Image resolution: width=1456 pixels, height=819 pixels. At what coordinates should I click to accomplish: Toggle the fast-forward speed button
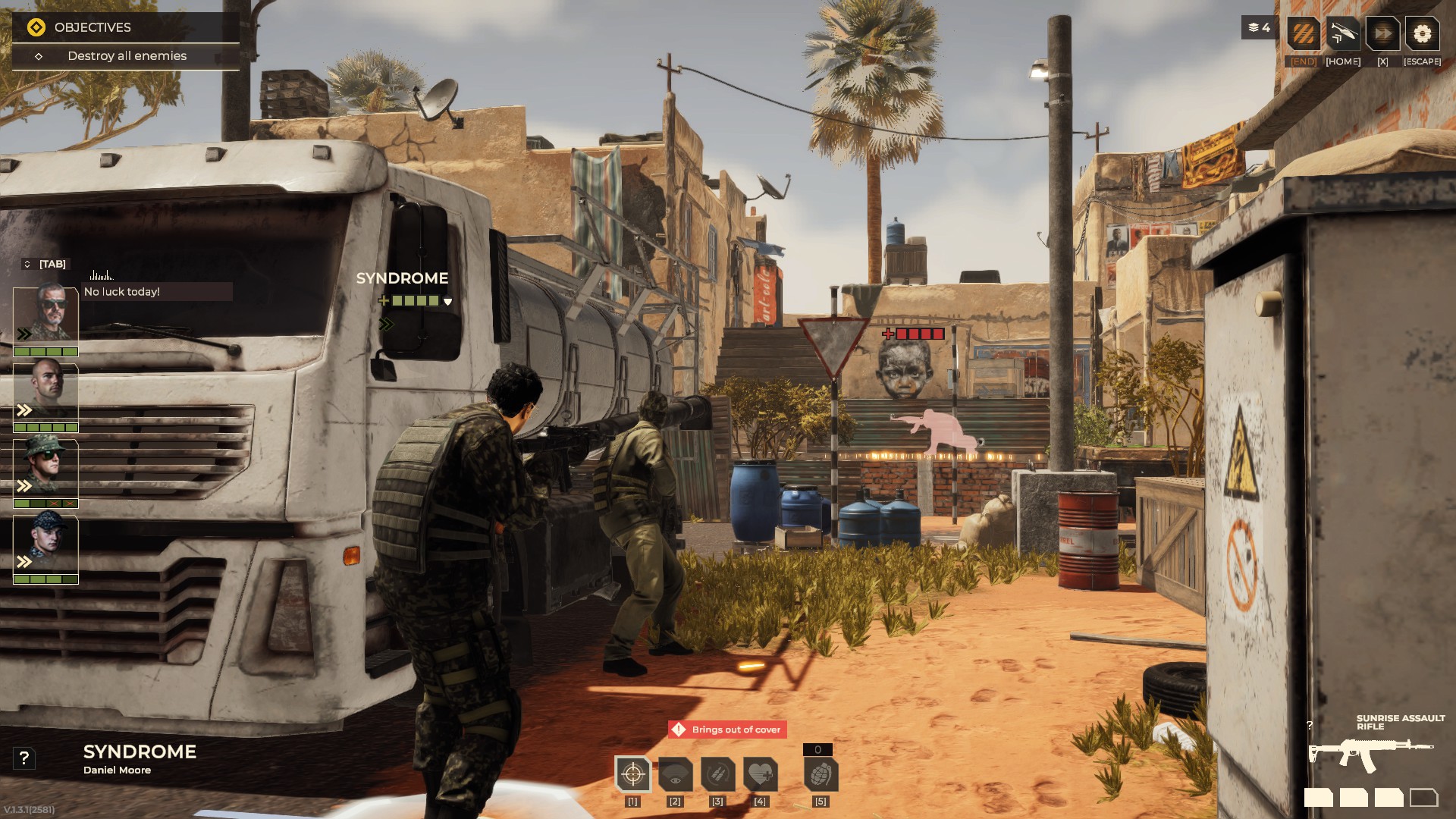[1382, 34]
